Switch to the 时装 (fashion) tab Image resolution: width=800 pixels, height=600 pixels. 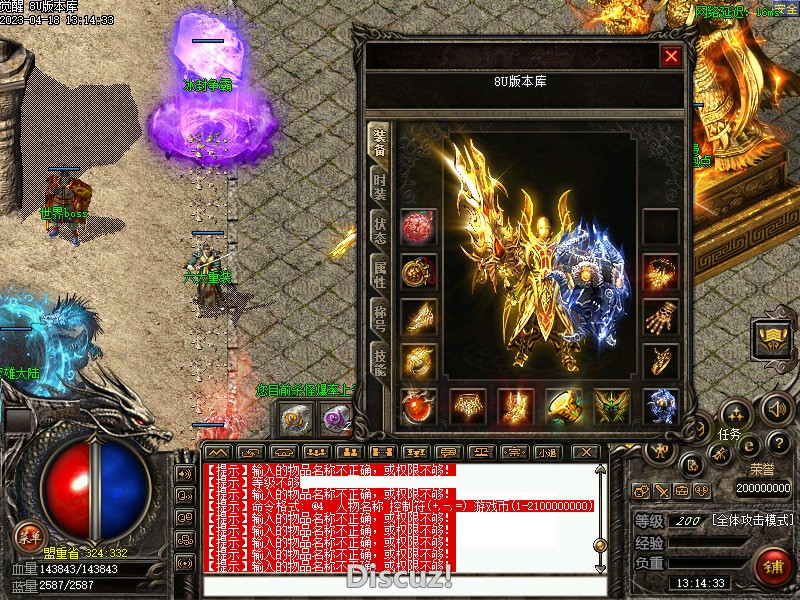pyautogui.click(x=379, y=186)
